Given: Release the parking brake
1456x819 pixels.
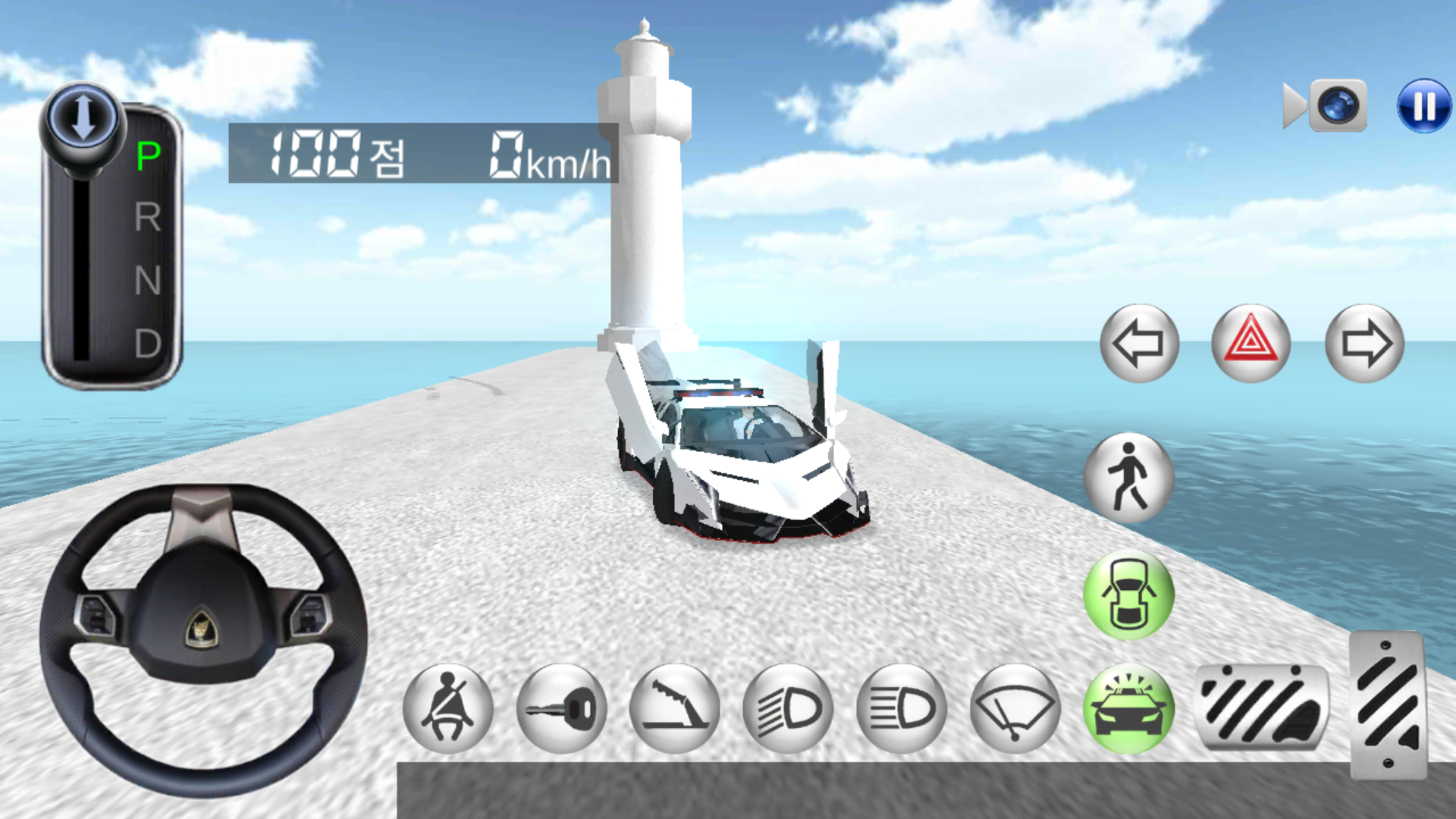Looking at the screenshot, I should [x=674, y=705].
